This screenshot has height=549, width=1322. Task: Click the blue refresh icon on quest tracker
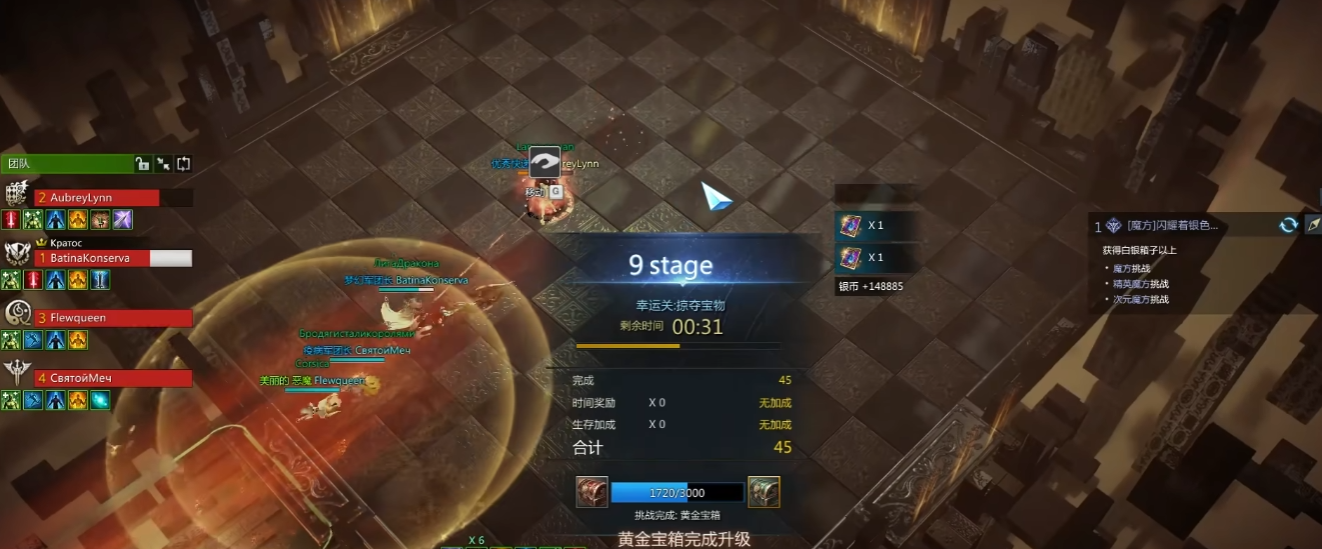[1288, 226]
